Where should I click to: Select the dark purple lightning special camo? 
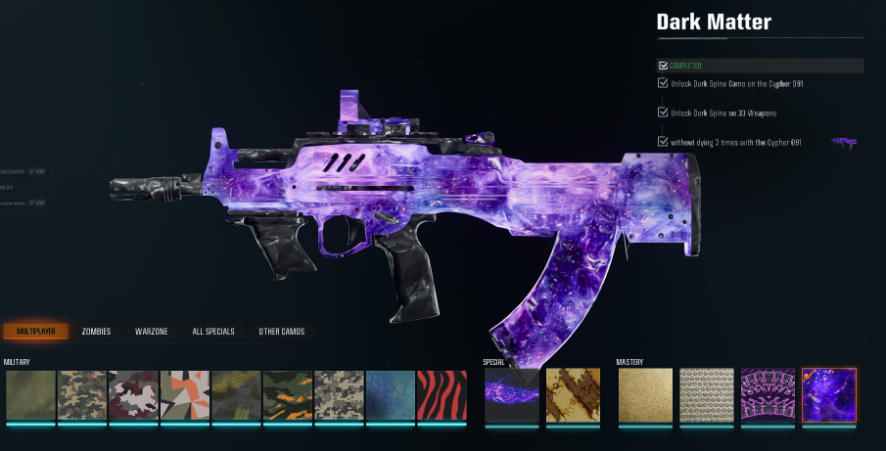pyautogui.click(x=511, y=395)
